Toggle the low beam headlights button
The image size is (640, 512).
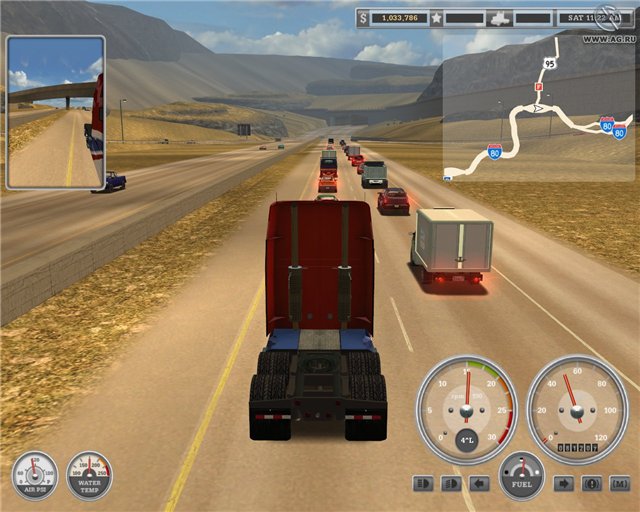[x=451, y=484]
